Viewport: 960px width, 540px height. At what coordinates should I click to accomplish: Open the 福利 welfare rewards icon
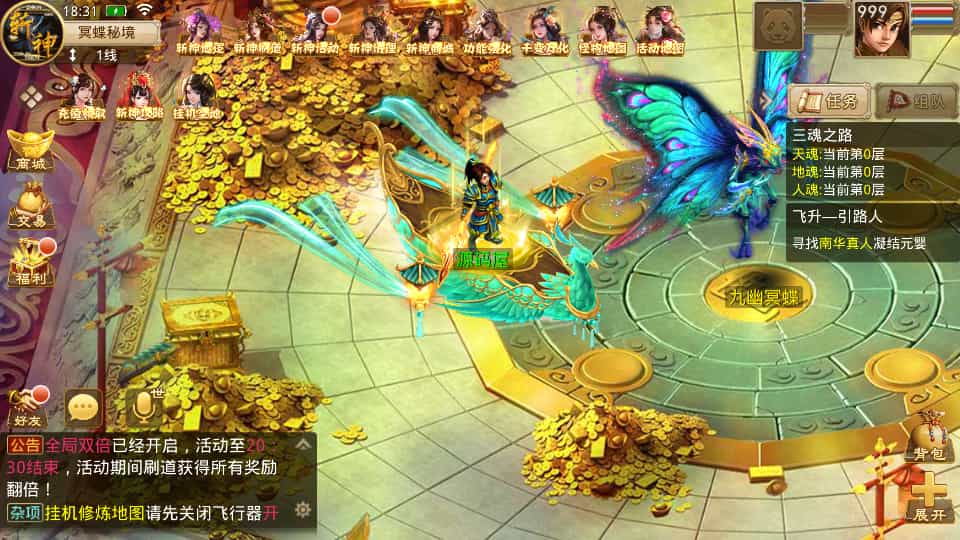(x=29, y=262)
